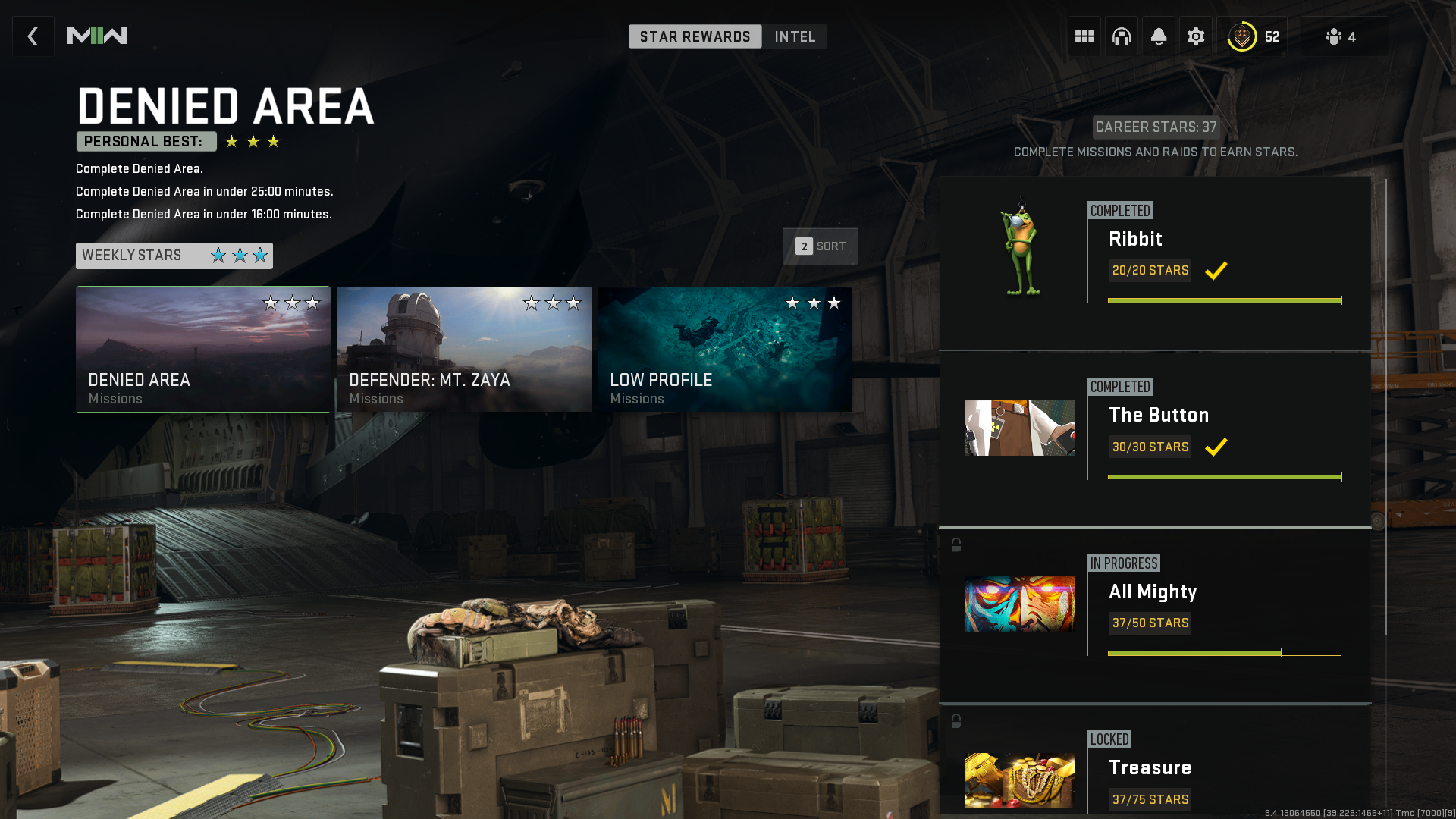
Task: Click the checkmark on Ribbit reward
Action: click(x=1216, y=271)
